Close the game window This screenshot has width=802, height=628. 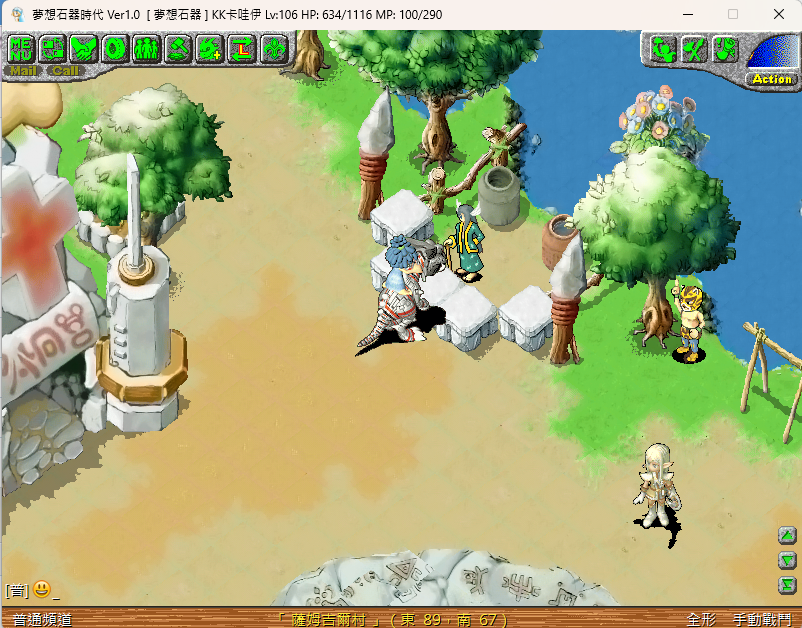pos(778,14)
